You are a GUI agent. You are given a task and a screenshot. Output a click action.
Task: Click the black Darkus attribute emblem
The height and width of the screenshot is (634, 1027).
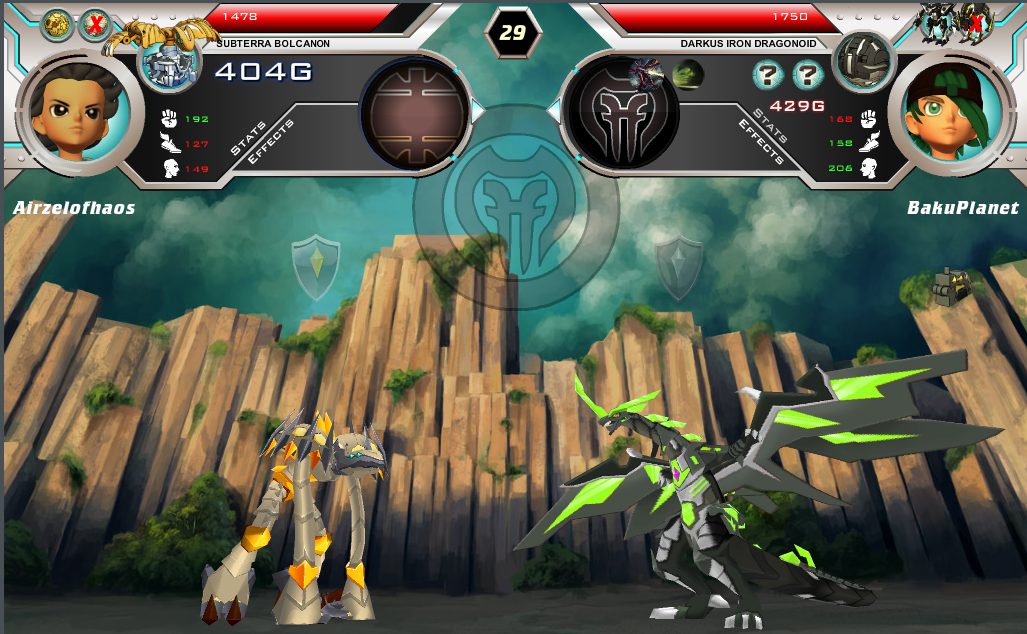point(622,113)
